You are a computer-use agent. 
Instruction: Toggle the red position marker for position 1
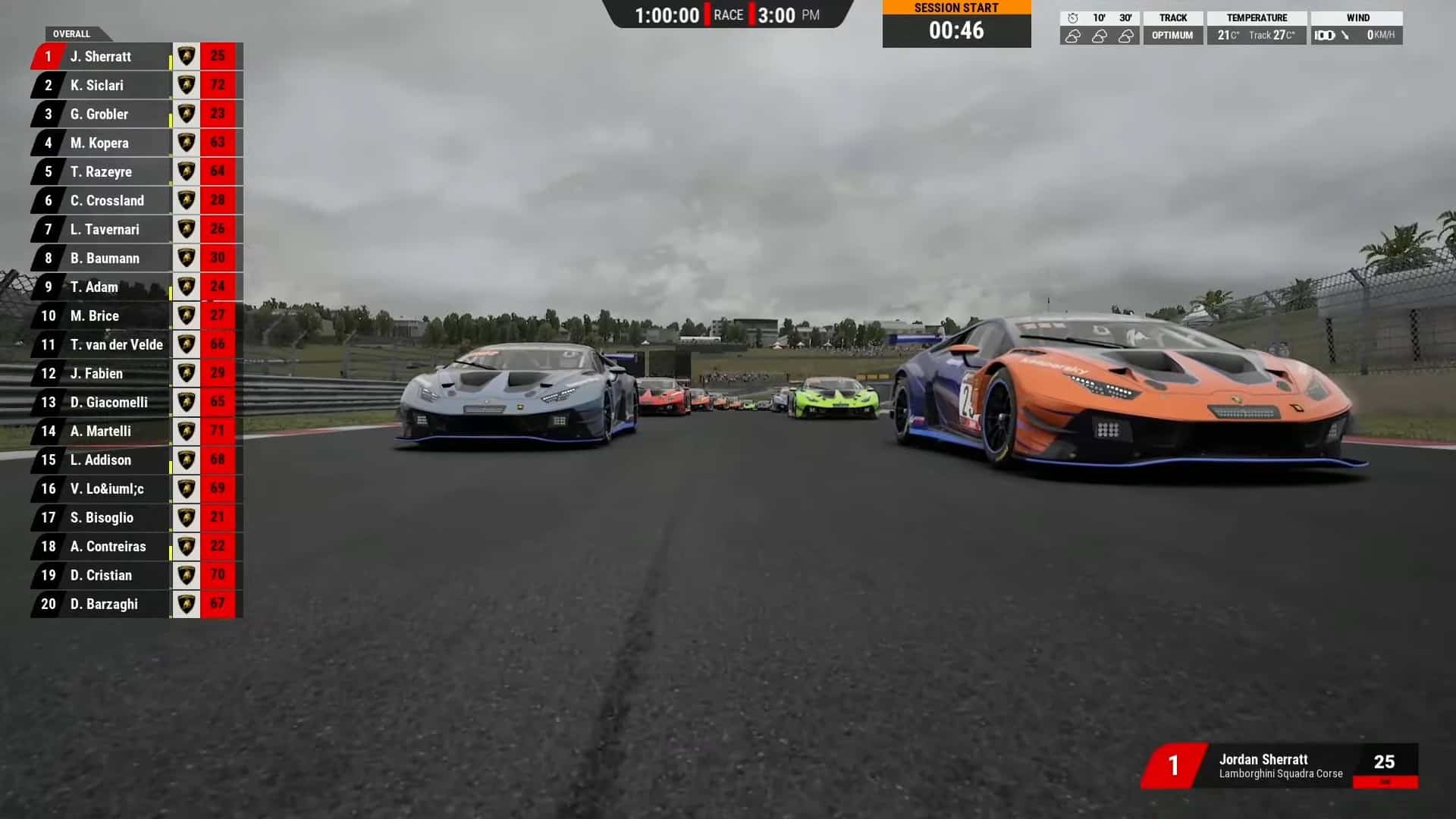[47, 56]
